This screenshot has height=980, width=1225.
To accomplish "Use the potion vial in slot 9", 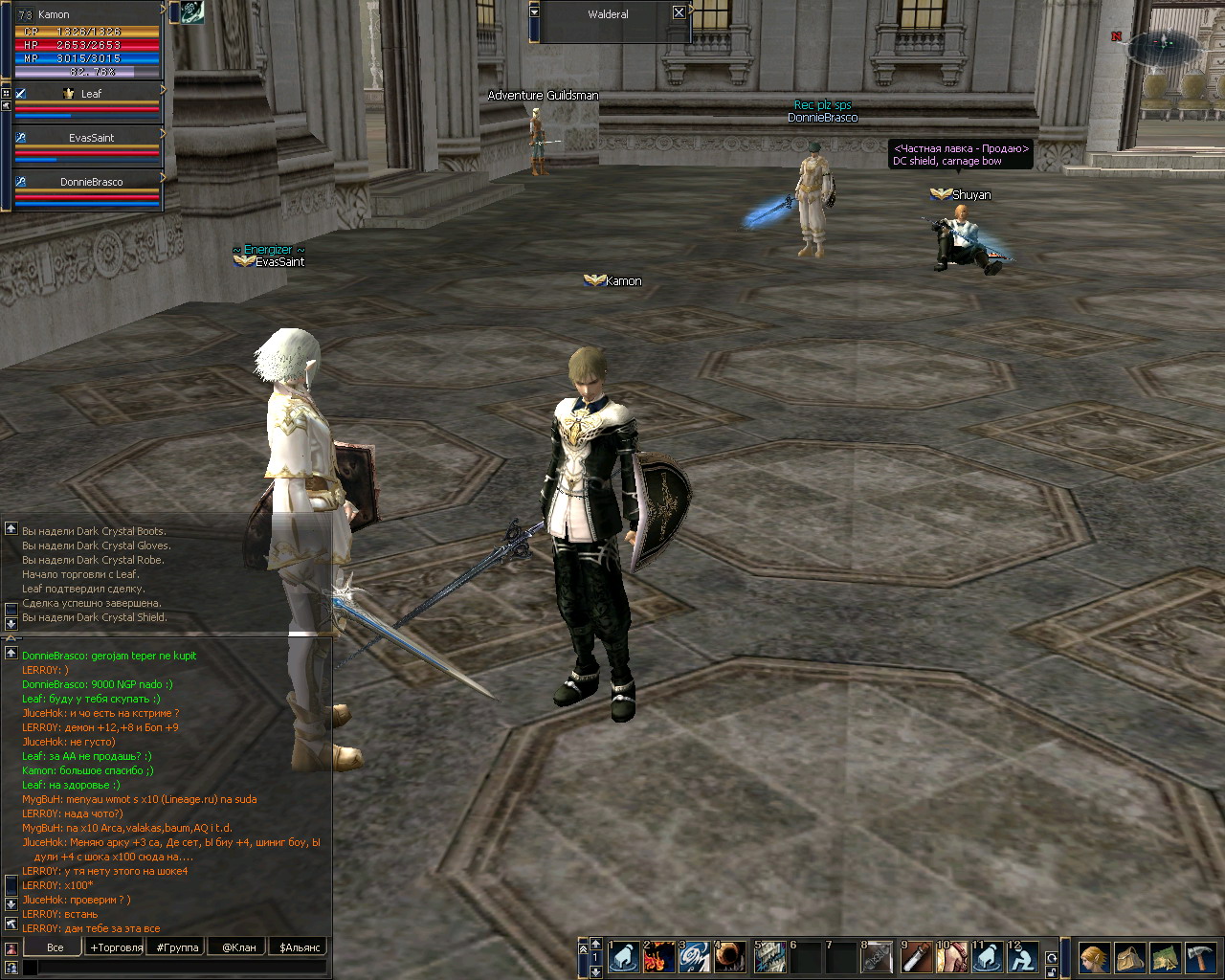I will pyautogui.click(x=916, y=957).
